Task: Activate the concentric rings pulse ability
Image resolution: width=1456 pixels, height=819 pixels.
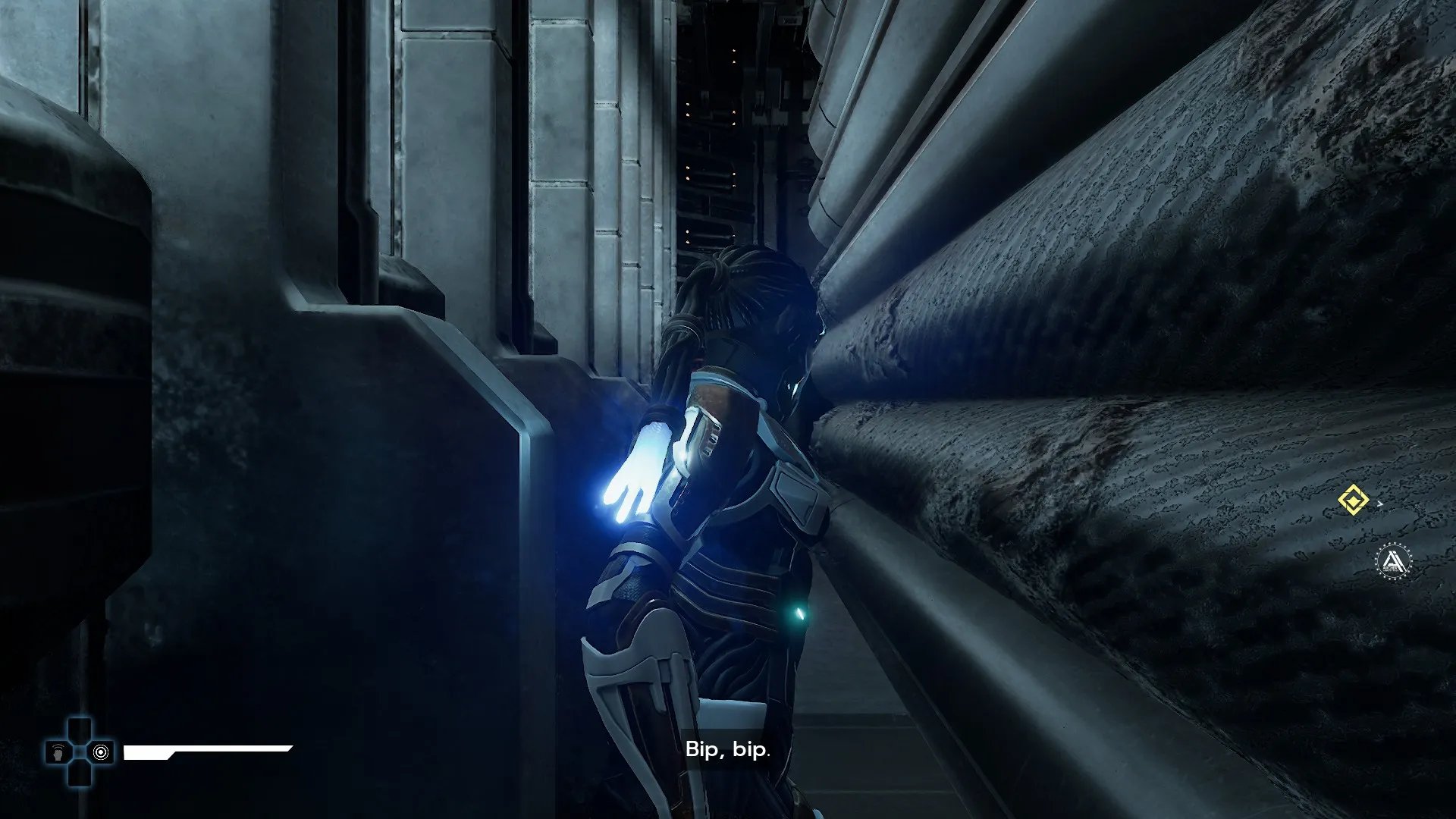Action: click(x=101, y=752)
